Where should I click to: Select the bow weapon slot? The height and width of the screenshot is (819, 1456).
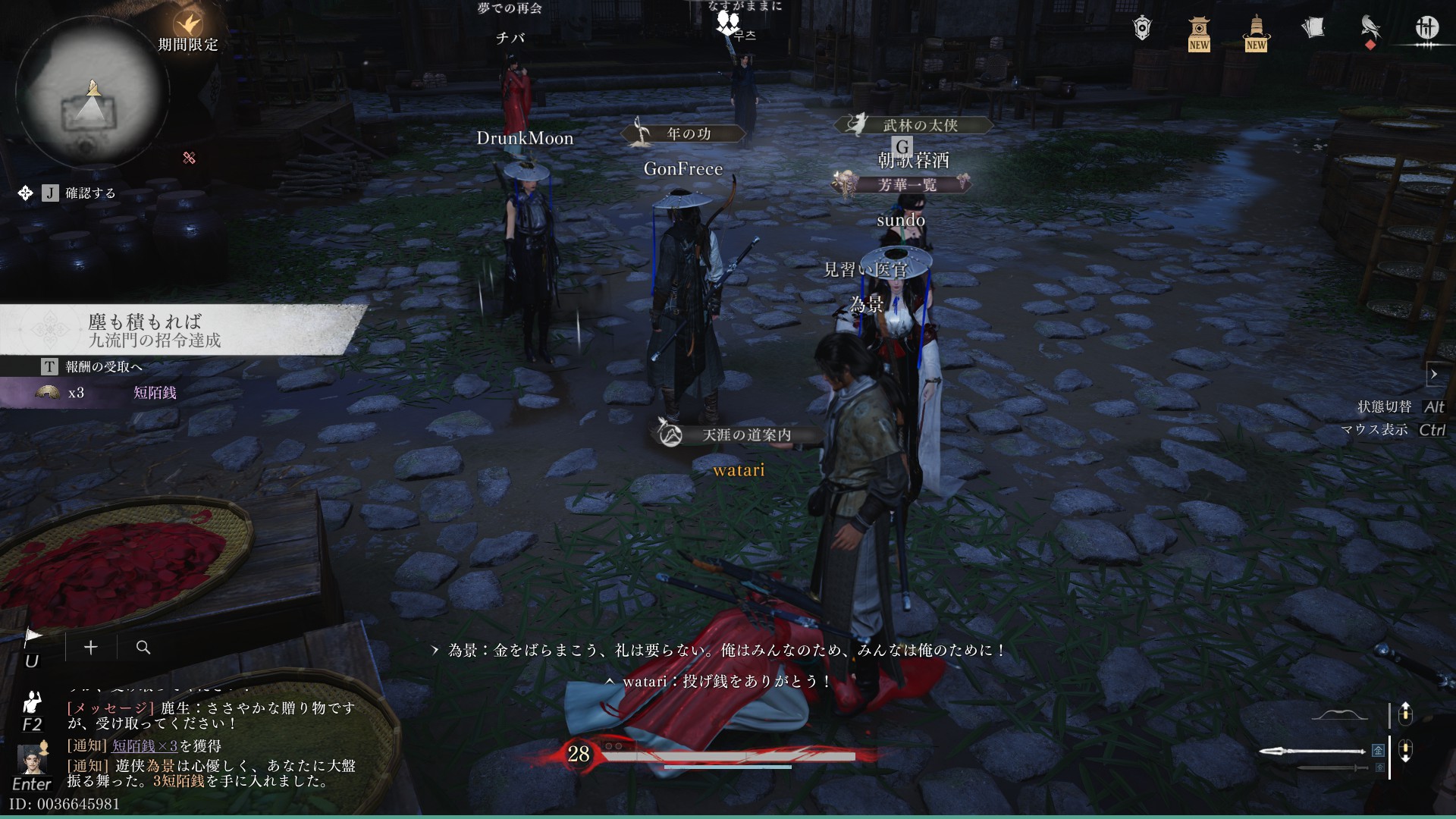click(x=1339, y=715)
